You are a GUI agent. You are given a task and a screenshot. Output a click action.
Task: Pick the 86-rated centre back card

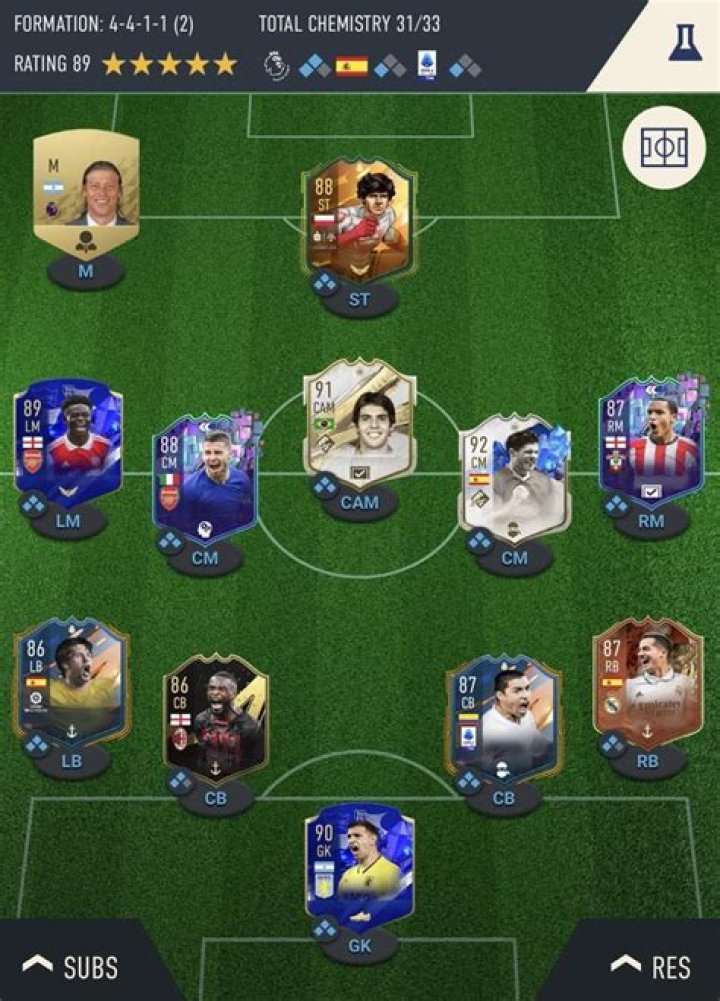click(x=216, y=715)
